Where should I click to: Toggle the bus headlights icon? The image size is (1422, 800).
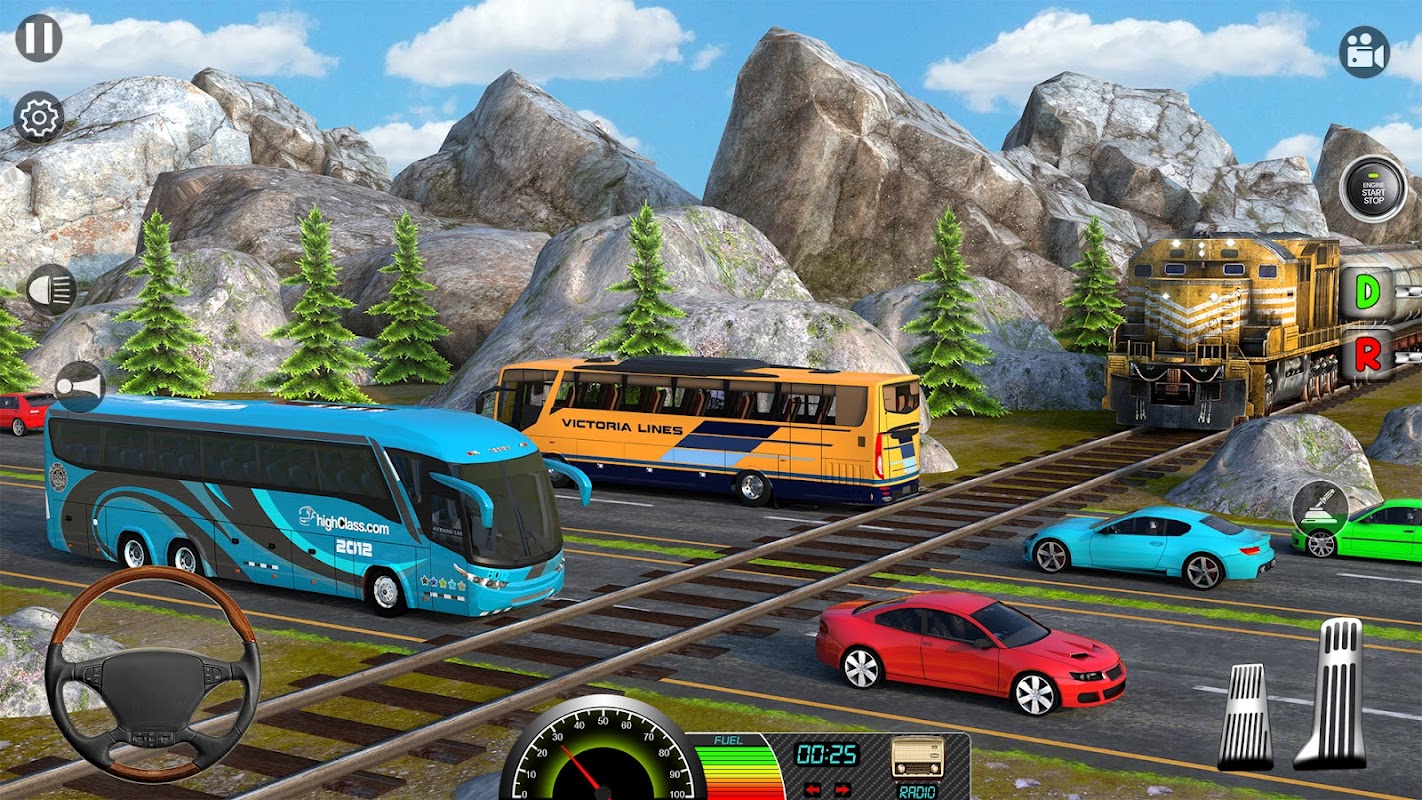click(x=51, y=290)
